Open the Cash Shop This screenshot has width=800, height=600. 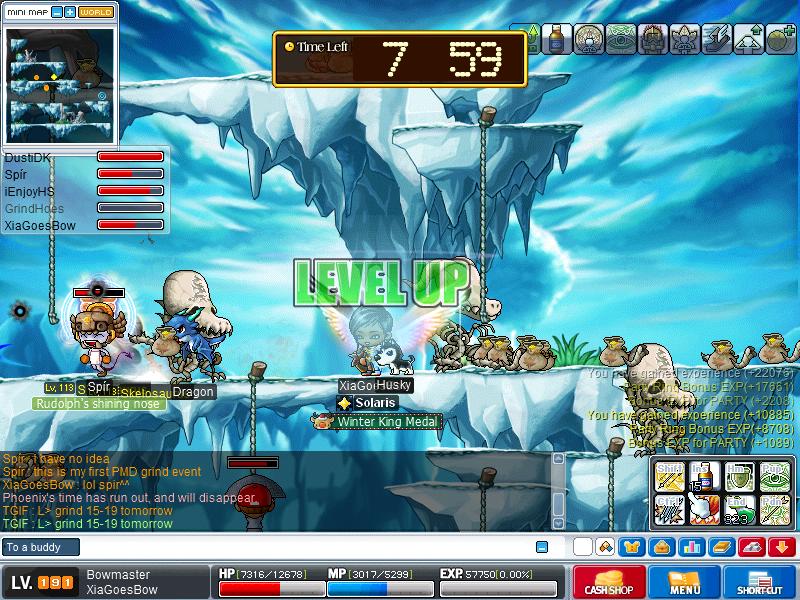pyautogui.click(x=609, y=582)
